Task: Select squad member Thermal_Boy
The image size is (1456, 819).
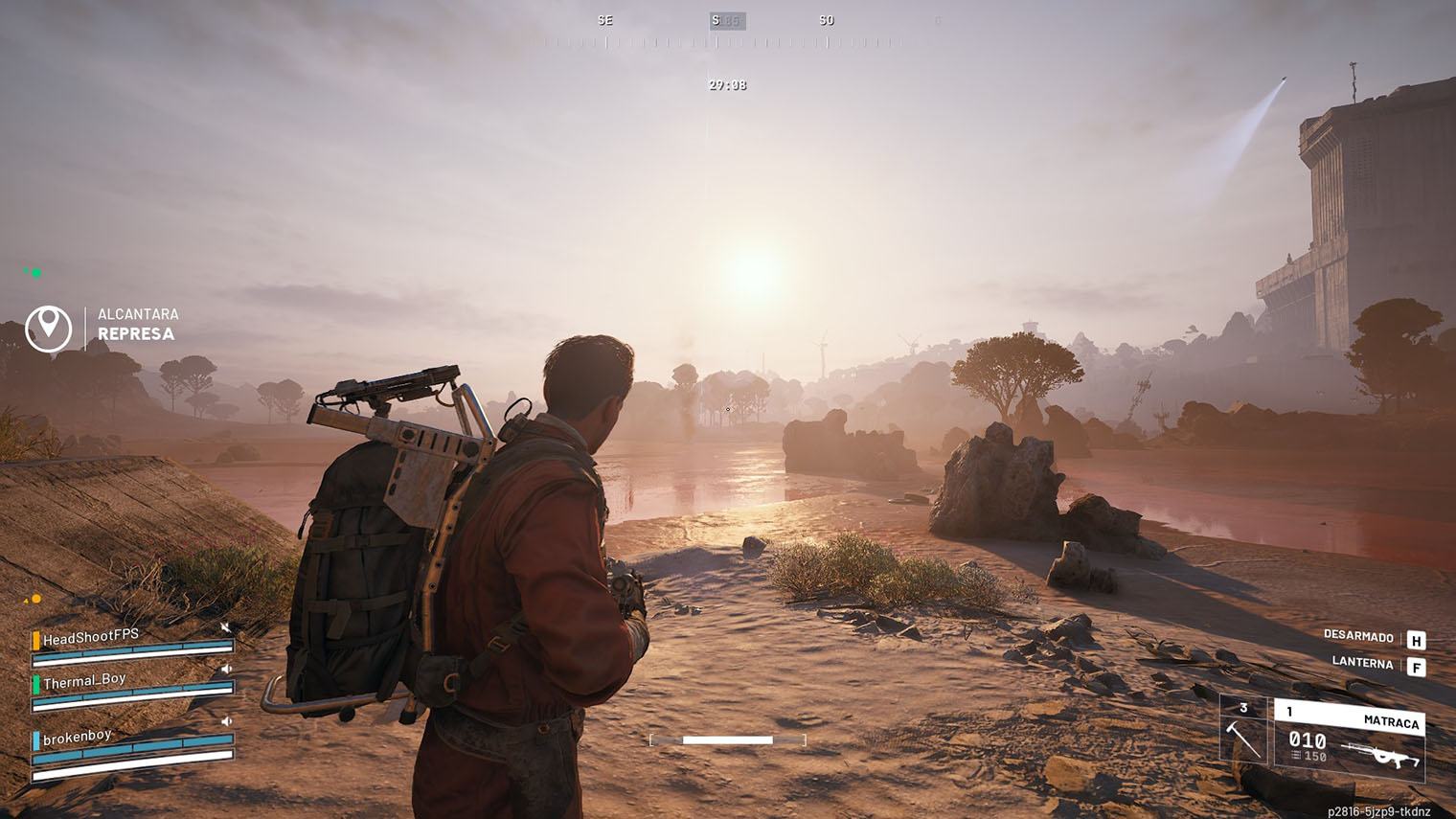Action: 84,681
